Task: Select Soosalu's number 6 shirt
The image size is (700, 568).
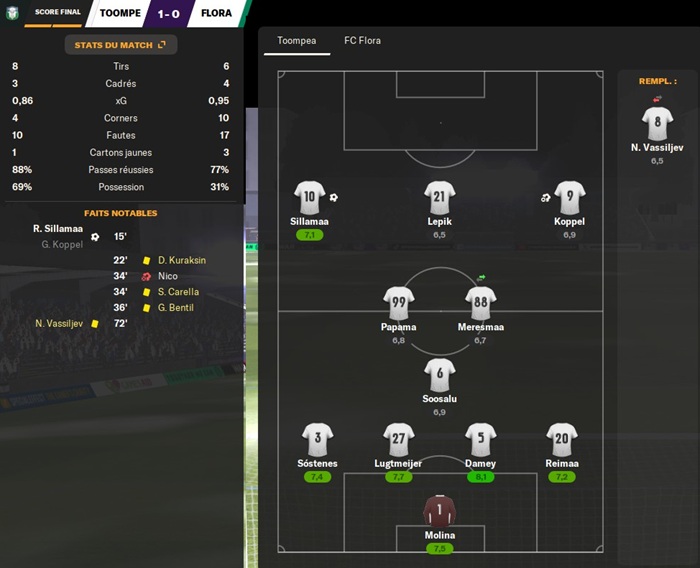Action: pyautogui.click(x=440, y=375)
